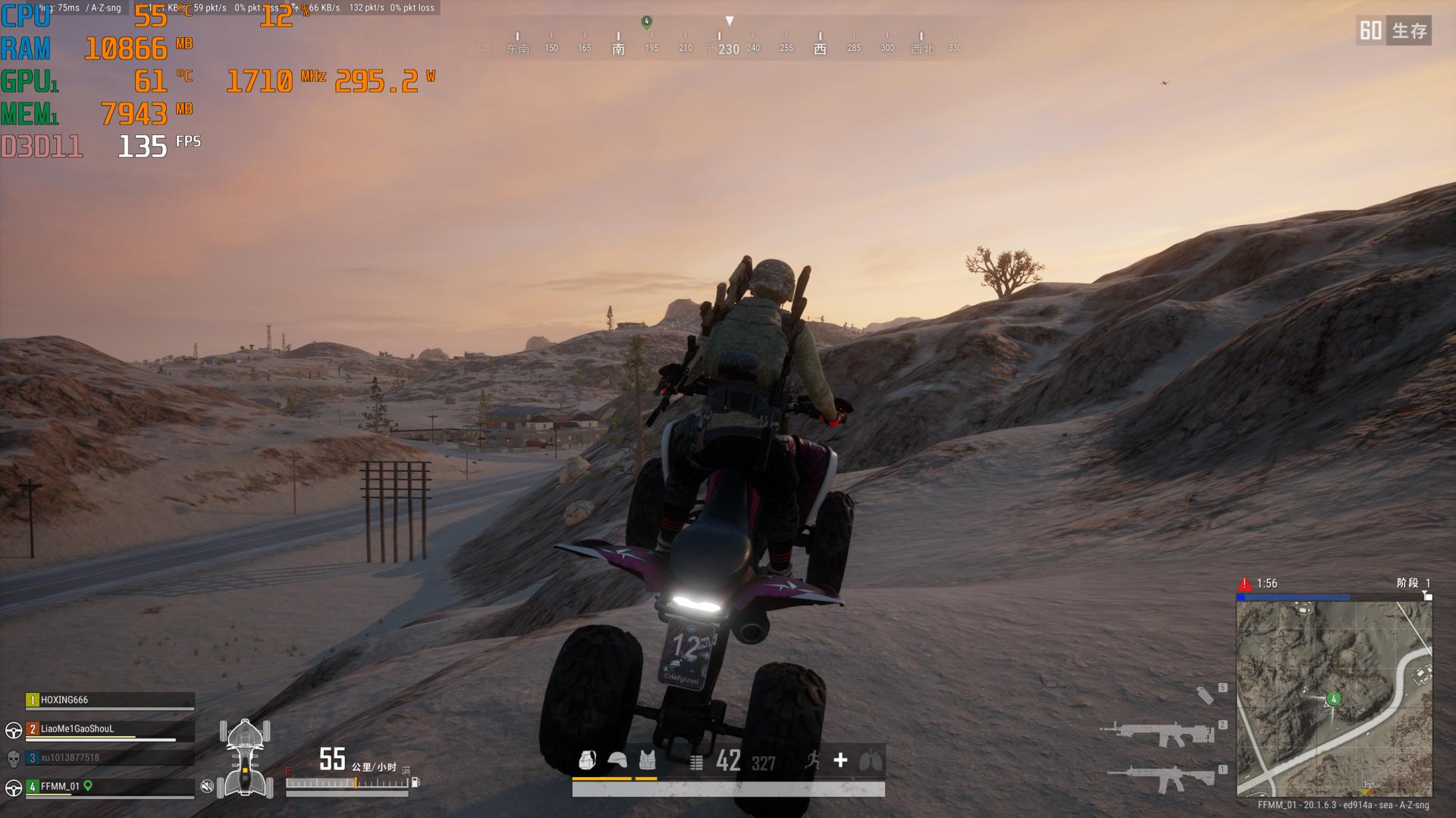1456x818 pixels.
Task: Click the quad bike seat diagram
Action: pos(245,758)
